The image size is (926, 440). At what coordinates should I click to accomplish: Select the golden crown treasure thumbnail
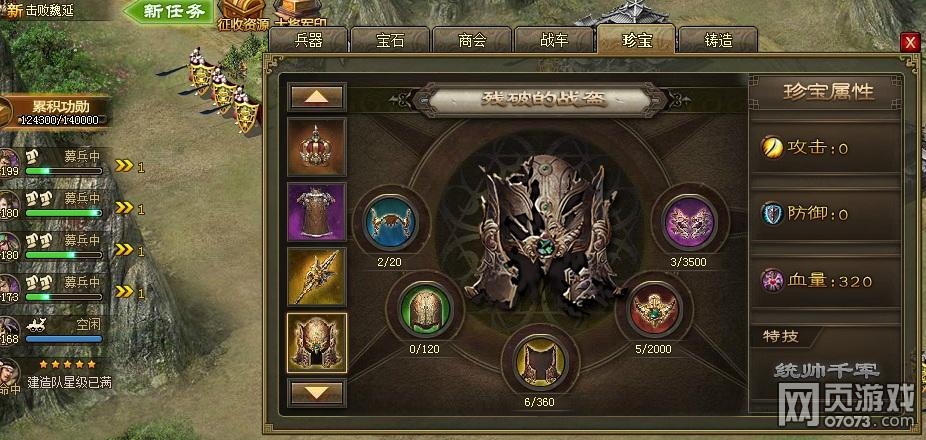coord(317,147)
